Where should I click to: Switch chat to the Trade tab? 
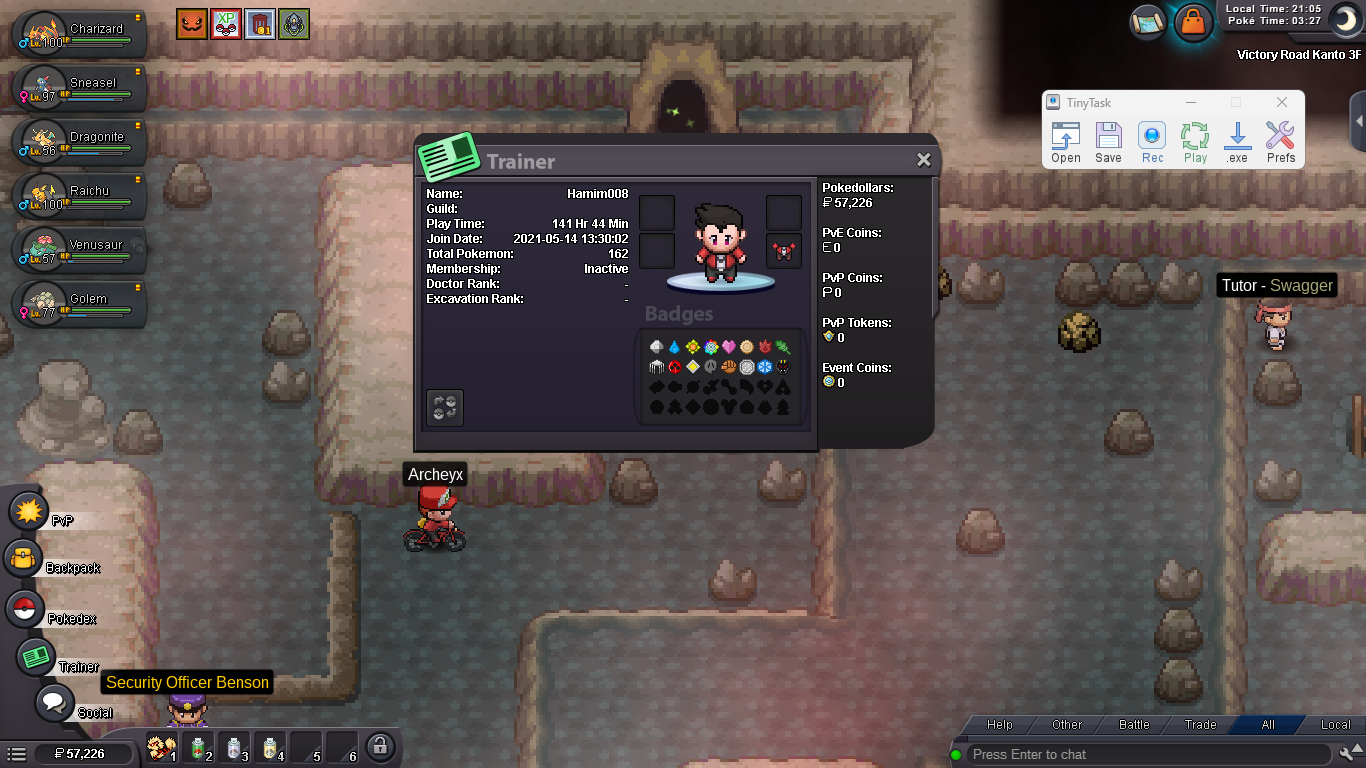click(1201, 725)
